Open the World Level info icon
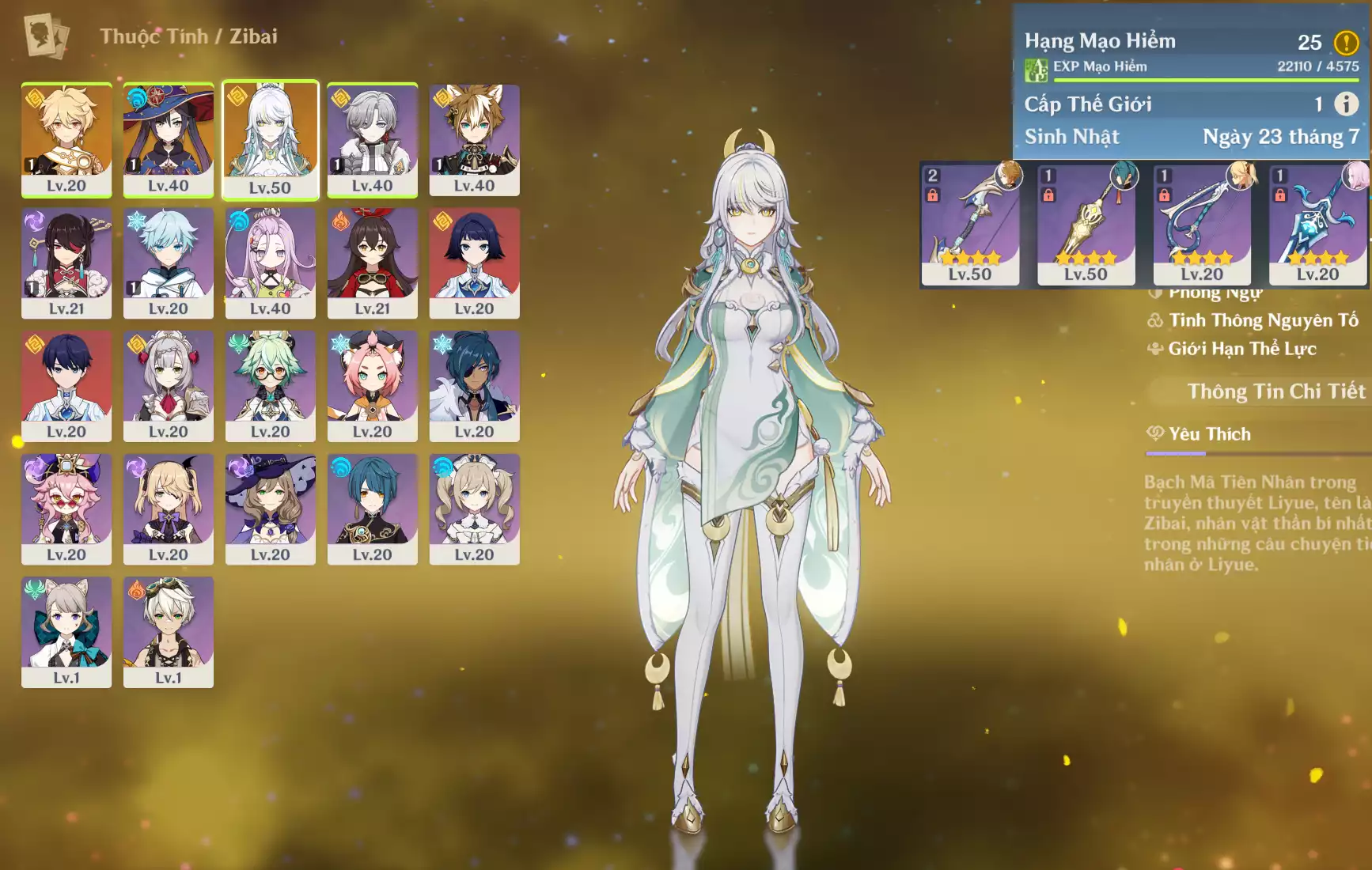The width and height of the screenshot is (1372, 870). 1346,104
